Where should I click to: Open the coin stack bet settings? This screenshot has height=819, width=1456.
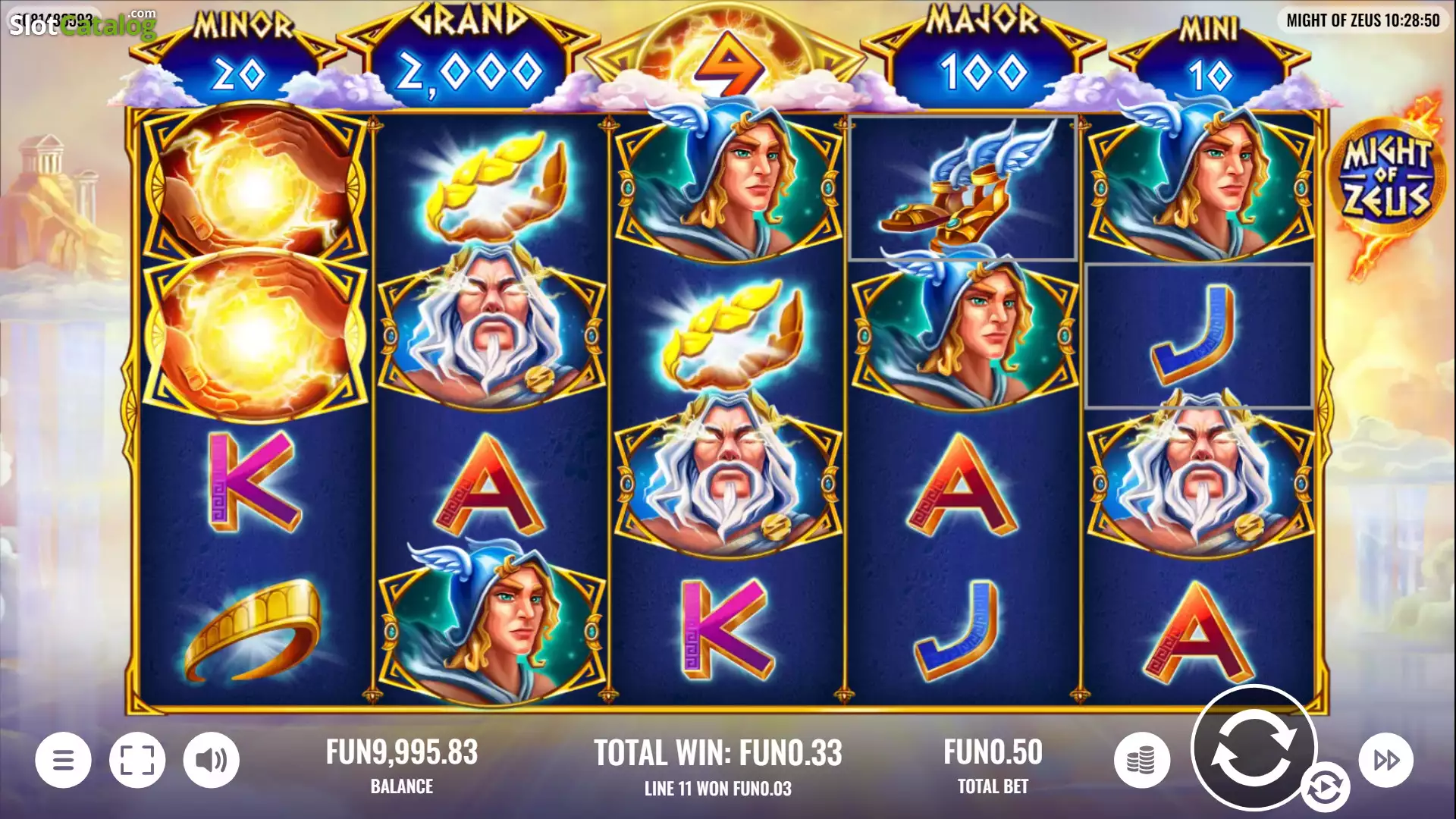pos(1141,760)
